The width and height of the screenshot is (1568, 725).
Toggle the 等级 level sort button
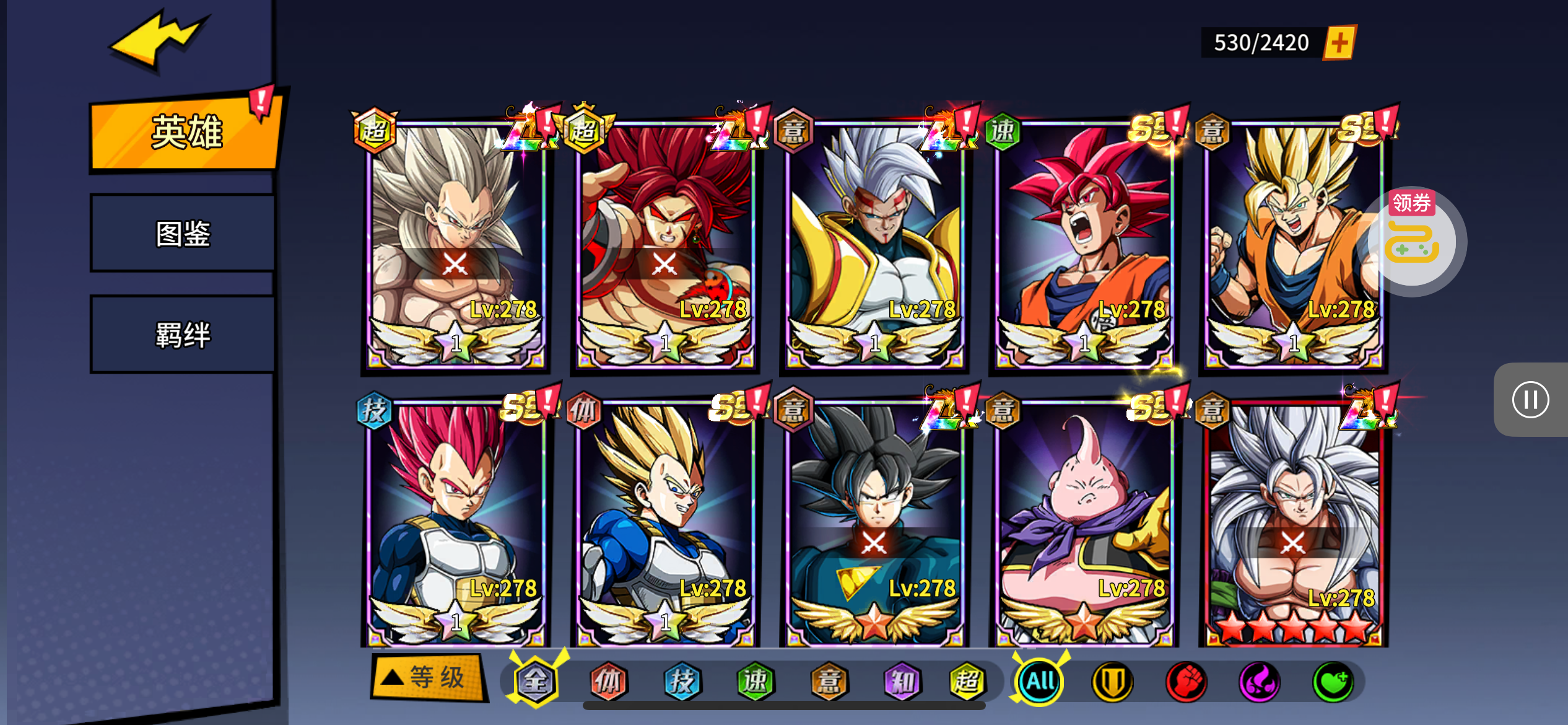point(427,677)
